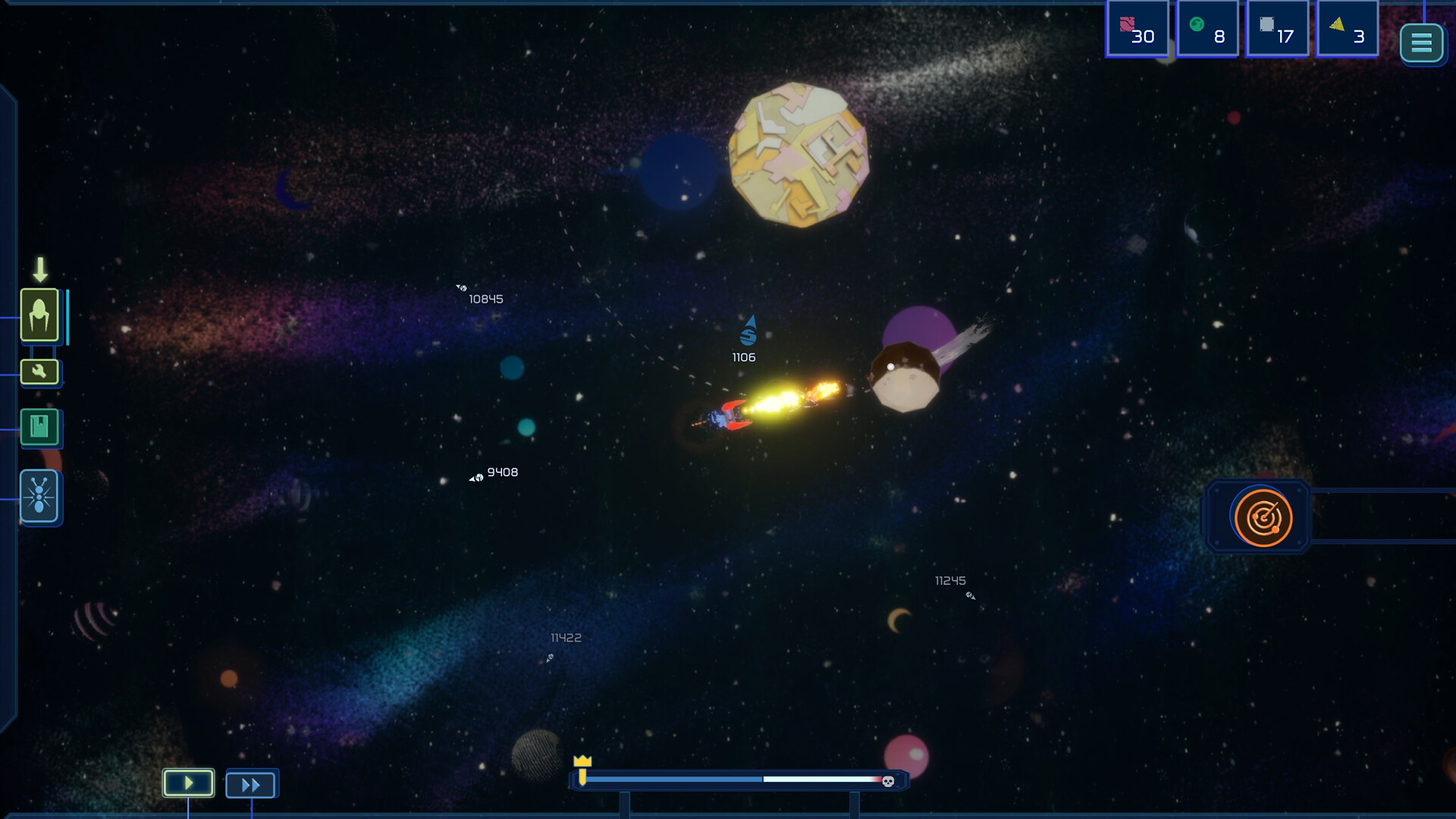Resume the game with the play button
The image size is (1456, 819).
point(187,783)
